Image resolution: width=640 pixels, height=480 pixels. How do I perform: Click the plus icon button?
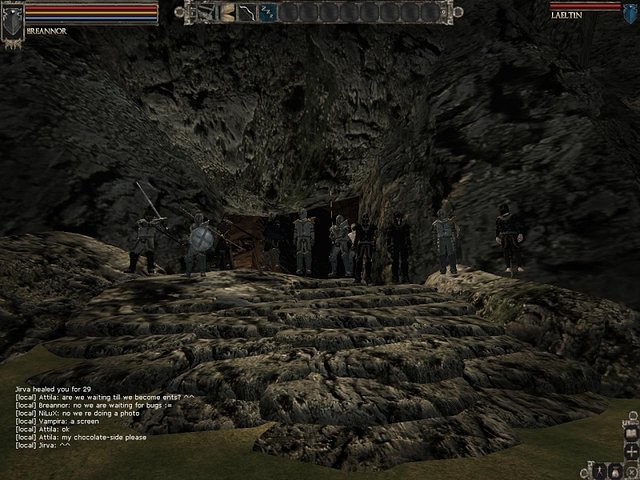pos(631,452)
